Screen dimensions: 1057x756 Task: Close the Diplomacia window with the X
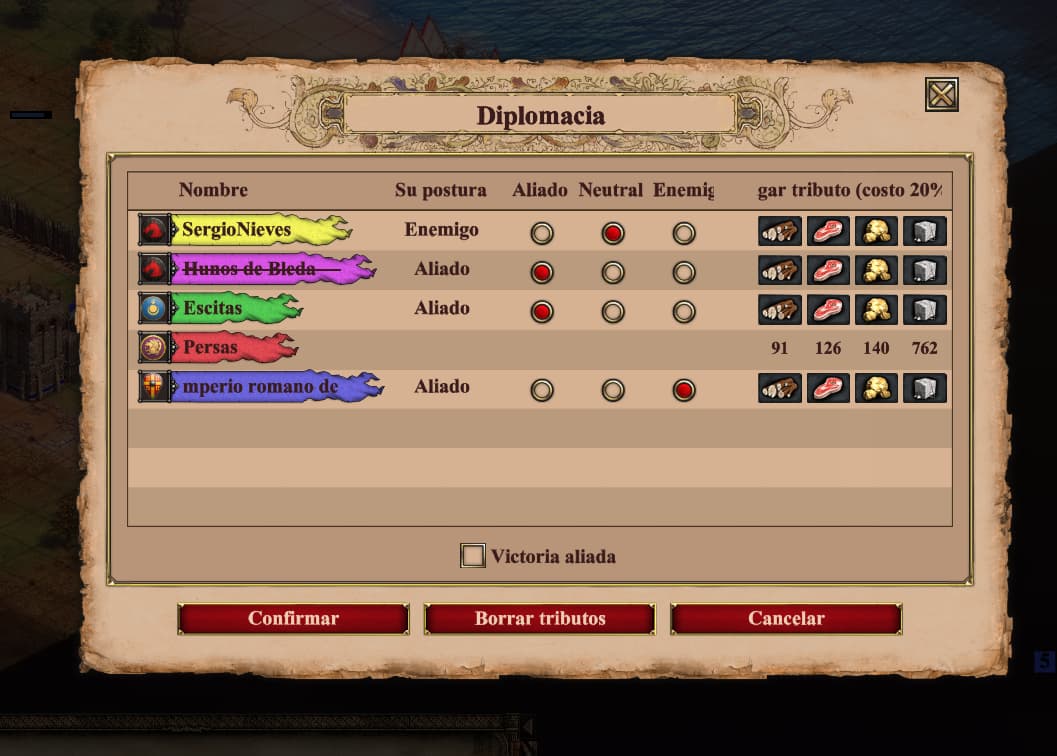(x=942, y=95)
